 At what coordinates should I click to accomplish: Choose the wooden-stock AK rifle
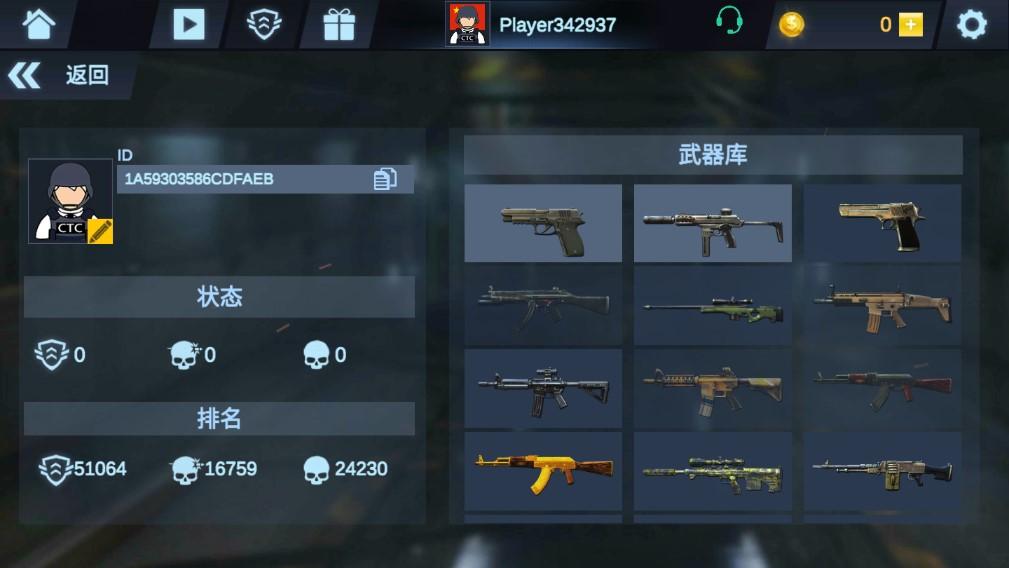[x=882, y=387]
